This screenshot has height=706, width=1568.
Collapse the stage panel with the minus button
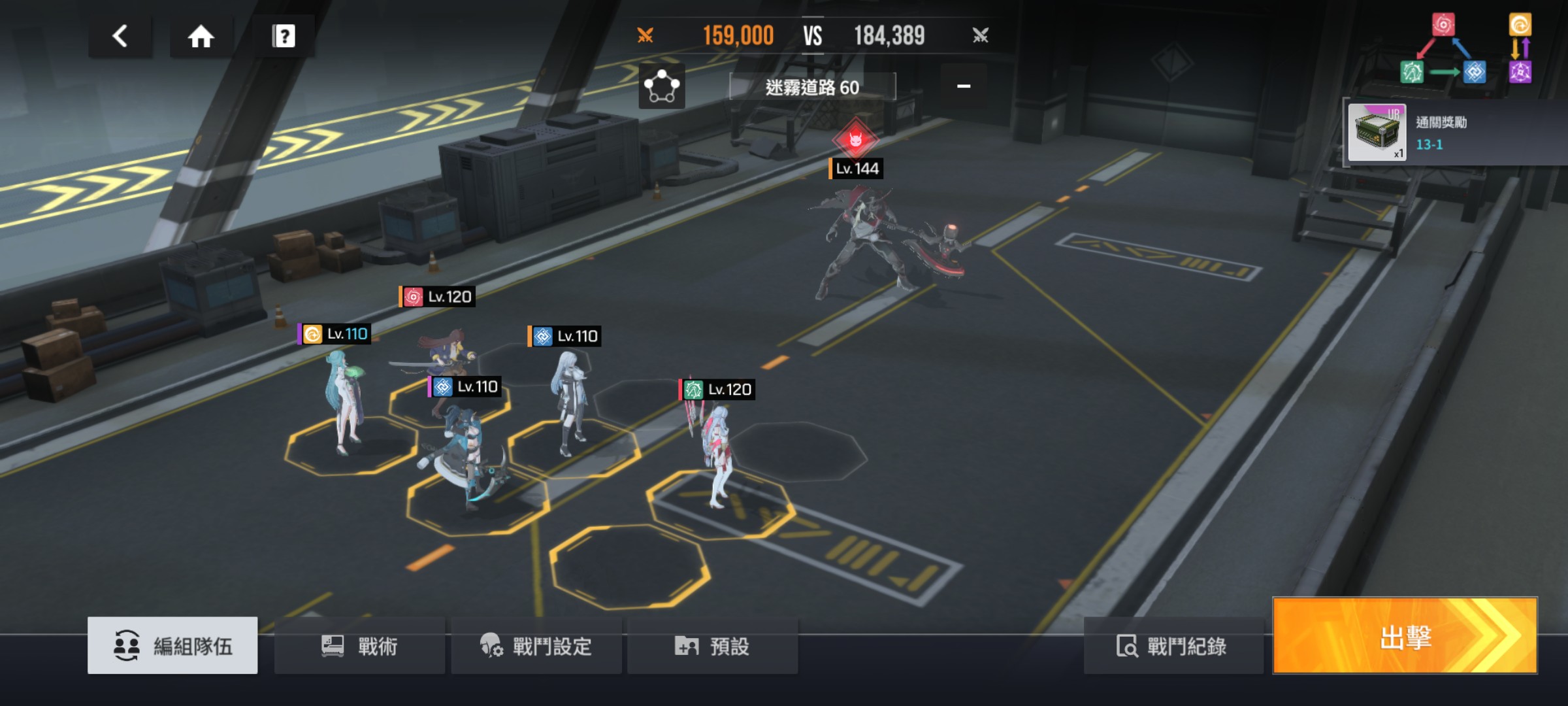[964, 86]
